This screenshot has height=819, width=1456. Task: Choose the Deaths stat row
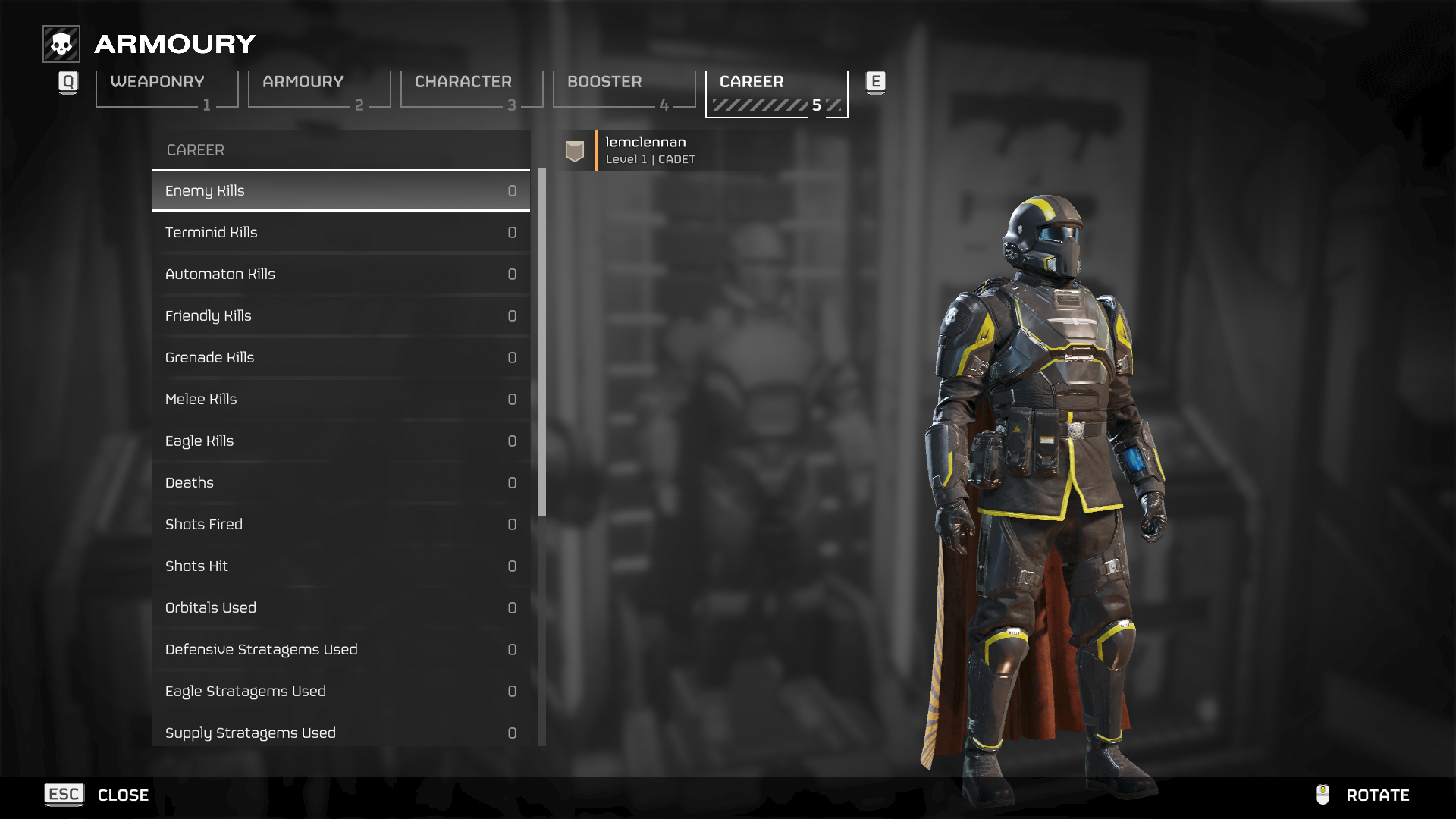click(x=340, y=483)
